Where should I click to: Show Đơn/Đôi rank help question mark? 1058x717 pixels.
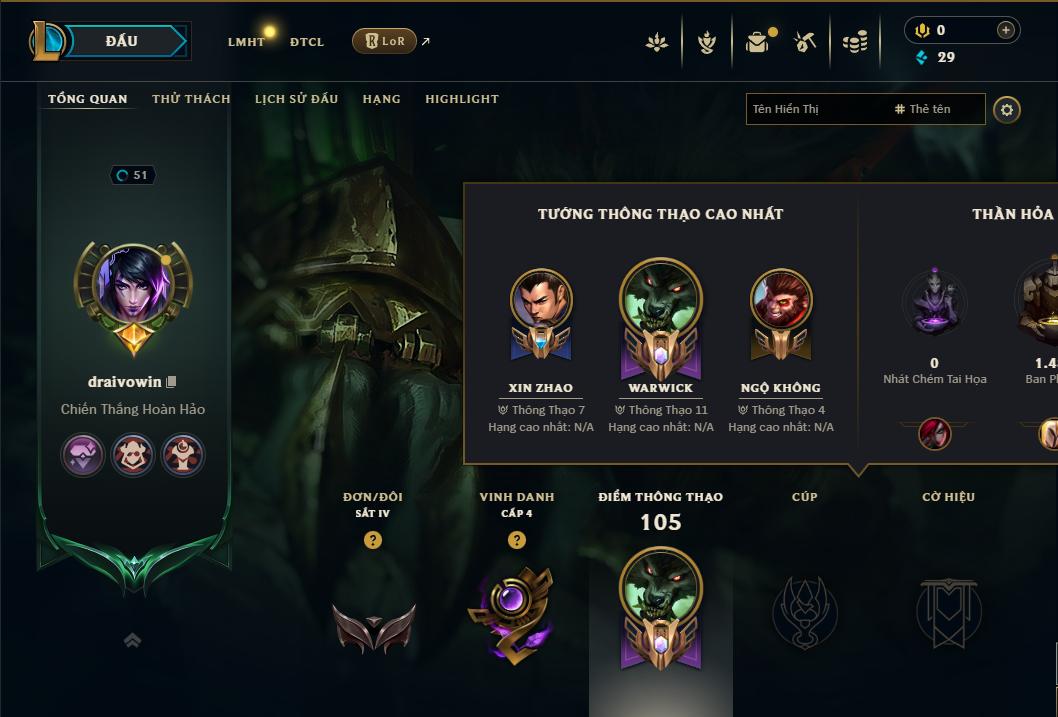click(373, 540)
